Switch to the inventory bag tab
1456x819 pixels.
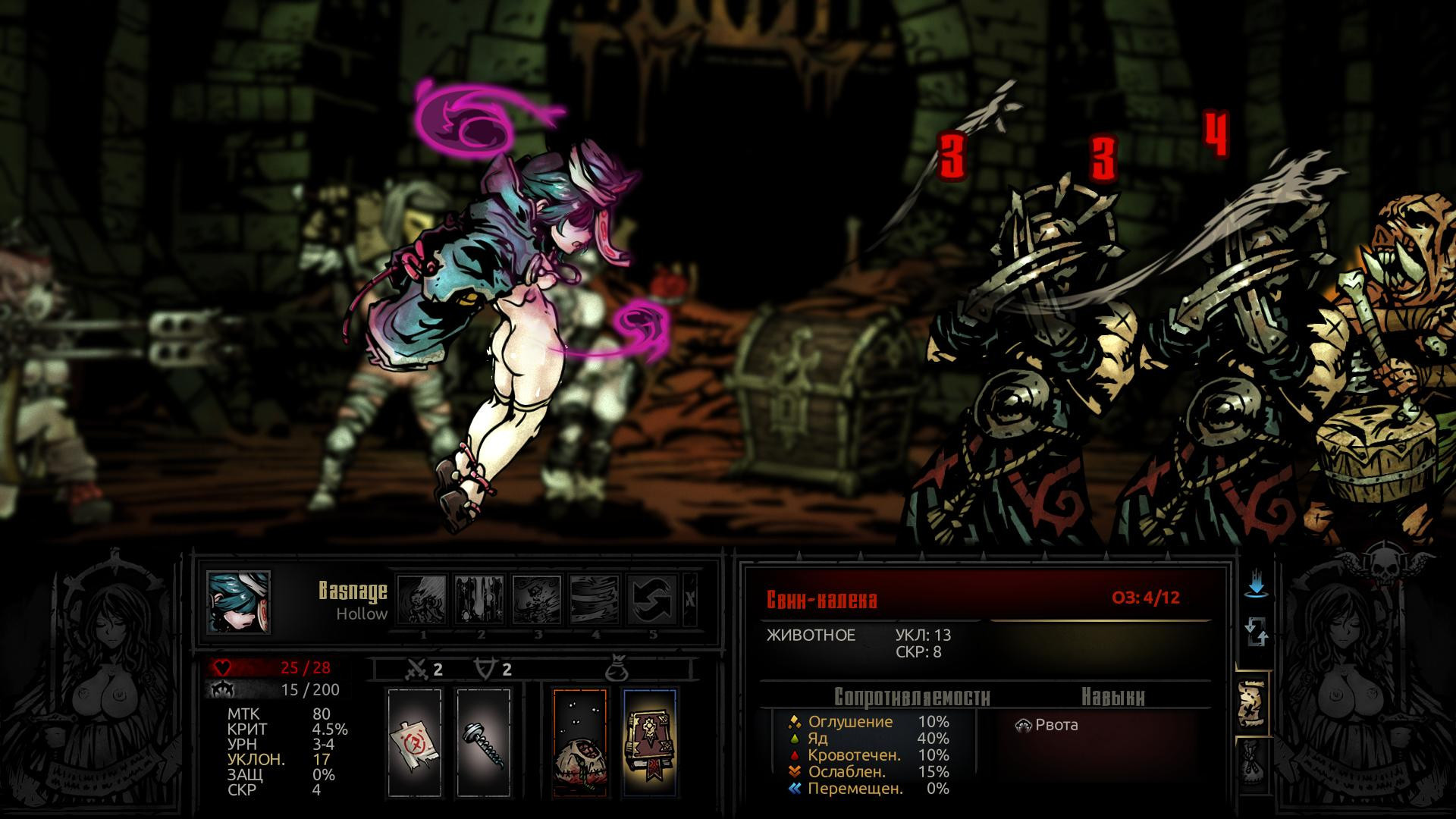1252,761
